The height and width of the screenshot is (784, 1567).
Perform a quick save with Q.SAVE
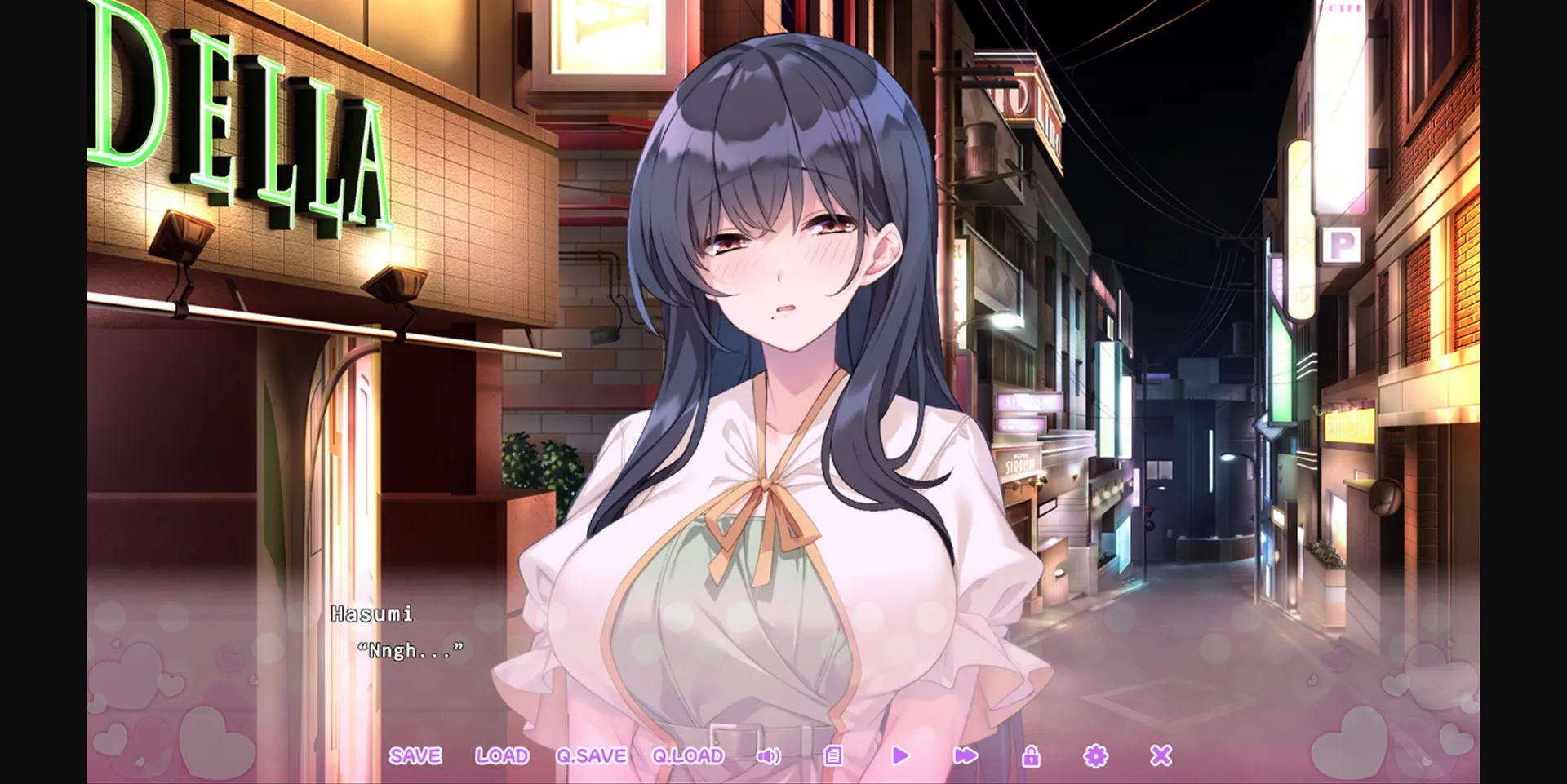[593, 756]
